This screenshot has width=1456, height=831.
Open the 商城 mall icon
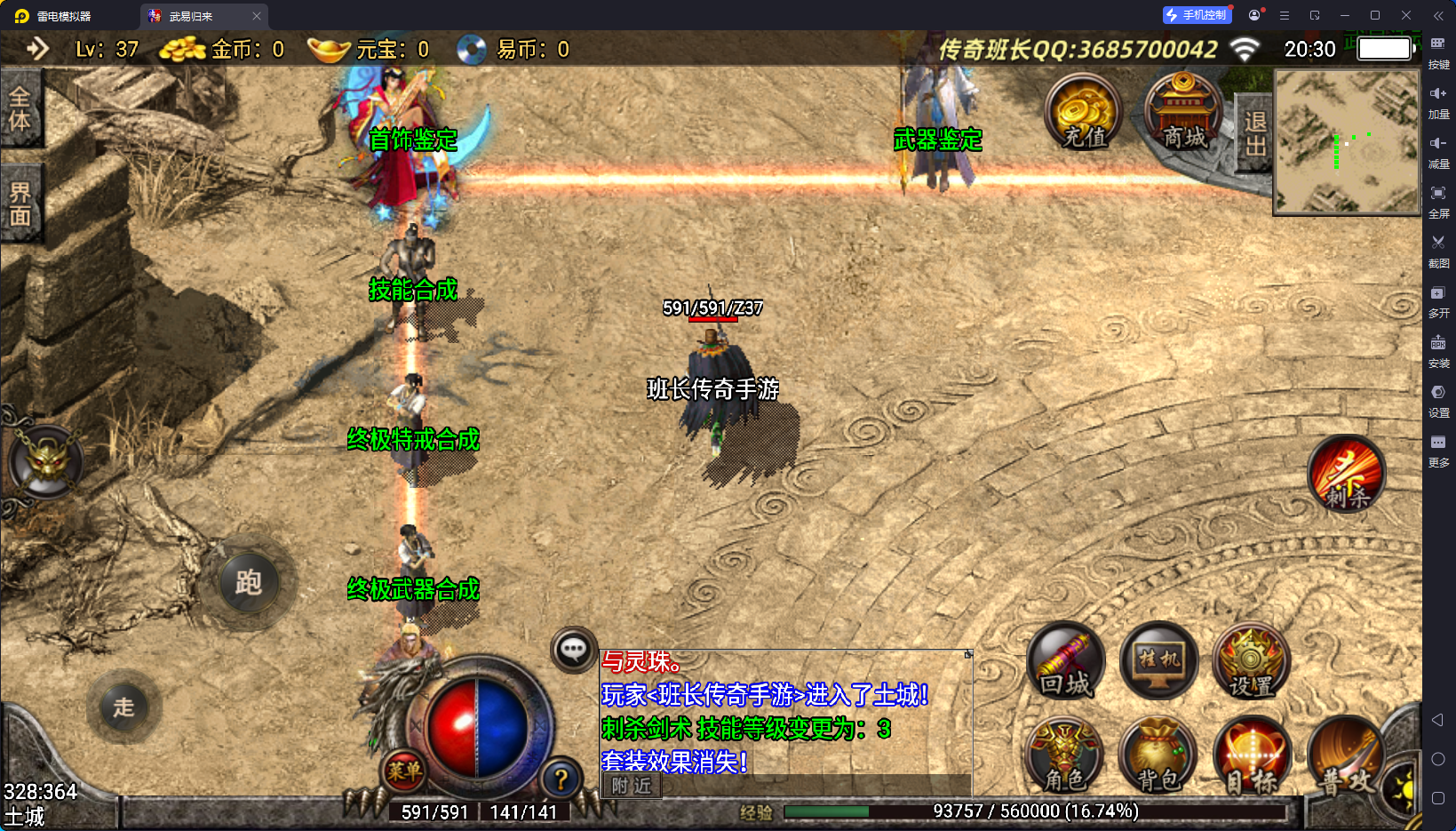click(1182, 114)
